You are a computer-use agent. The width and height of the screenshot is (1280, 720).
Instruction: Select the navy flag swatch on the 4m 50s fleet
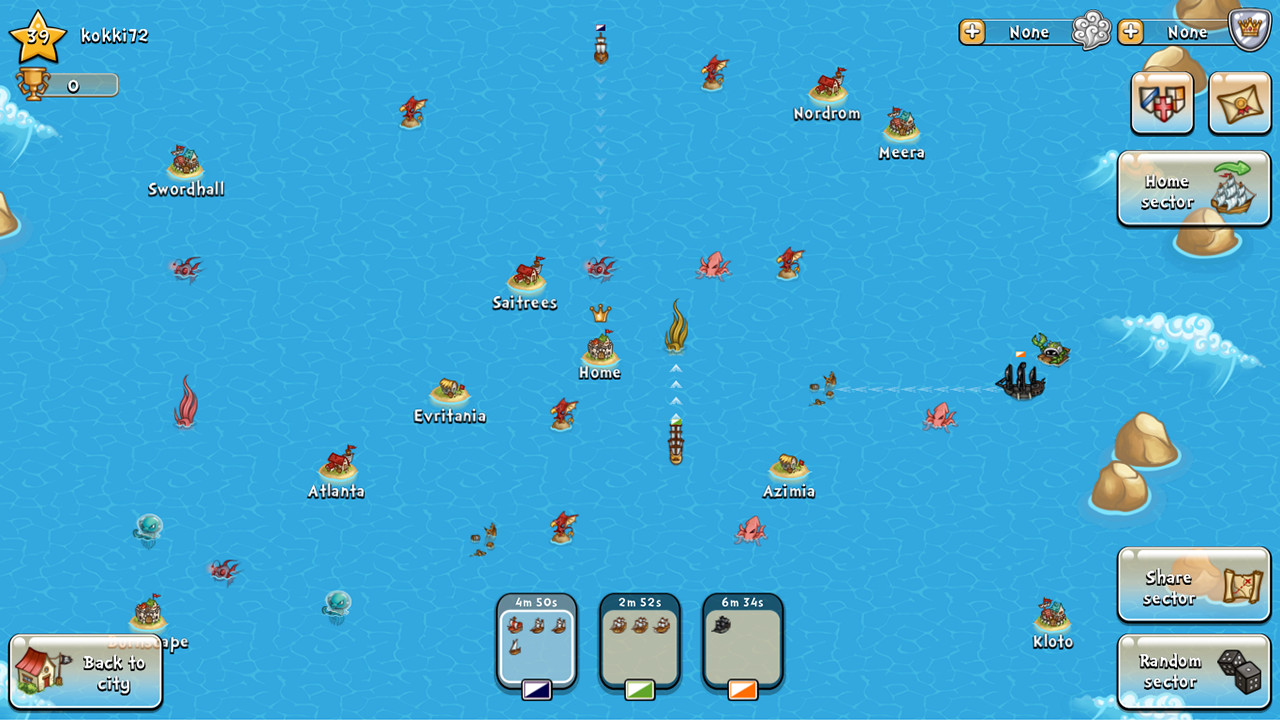536,690
